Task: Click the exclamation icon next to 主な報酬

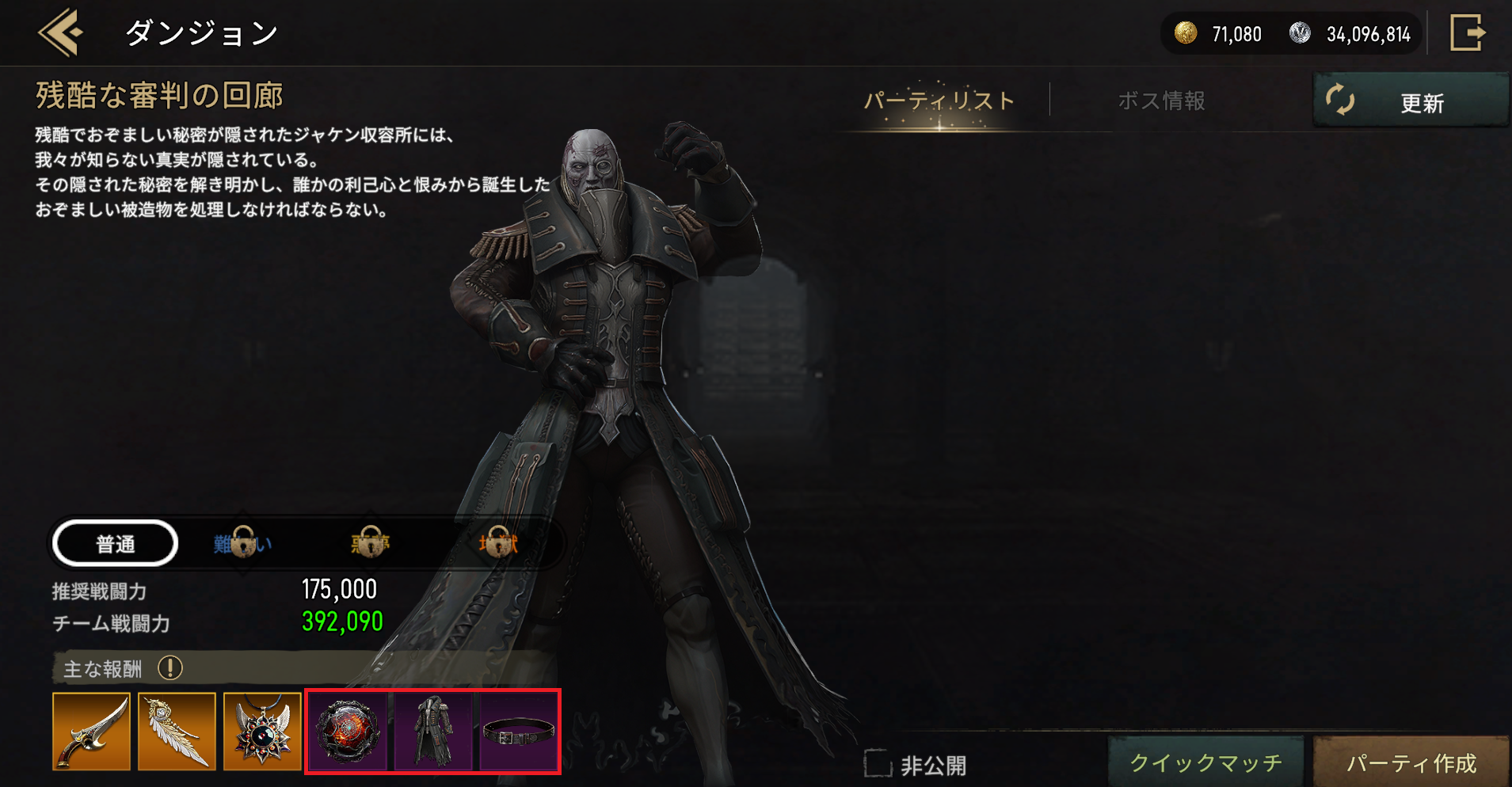Action: click(x=169, y=669)
